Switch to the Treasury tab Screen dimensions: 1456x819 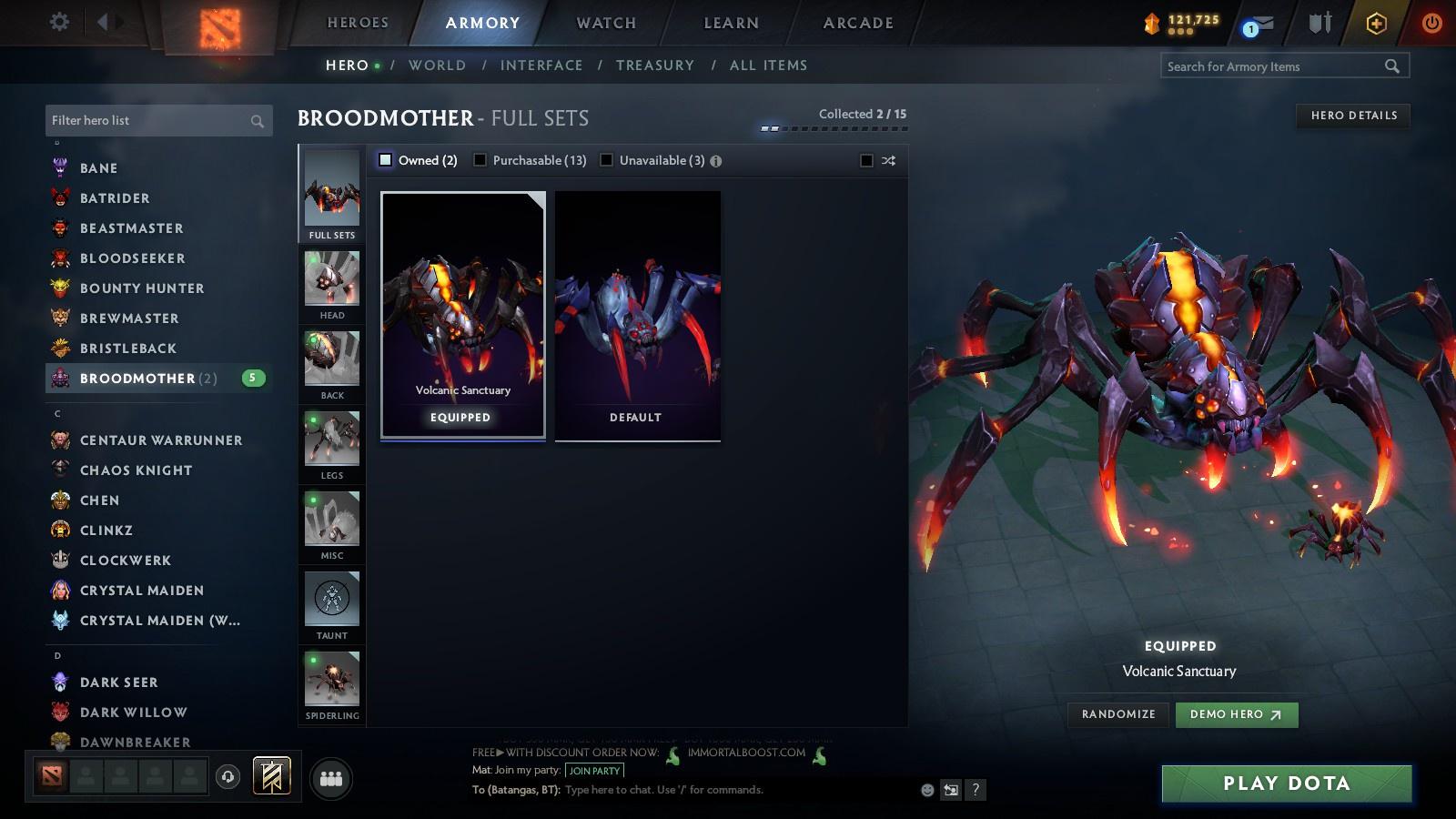pos(654,65)
